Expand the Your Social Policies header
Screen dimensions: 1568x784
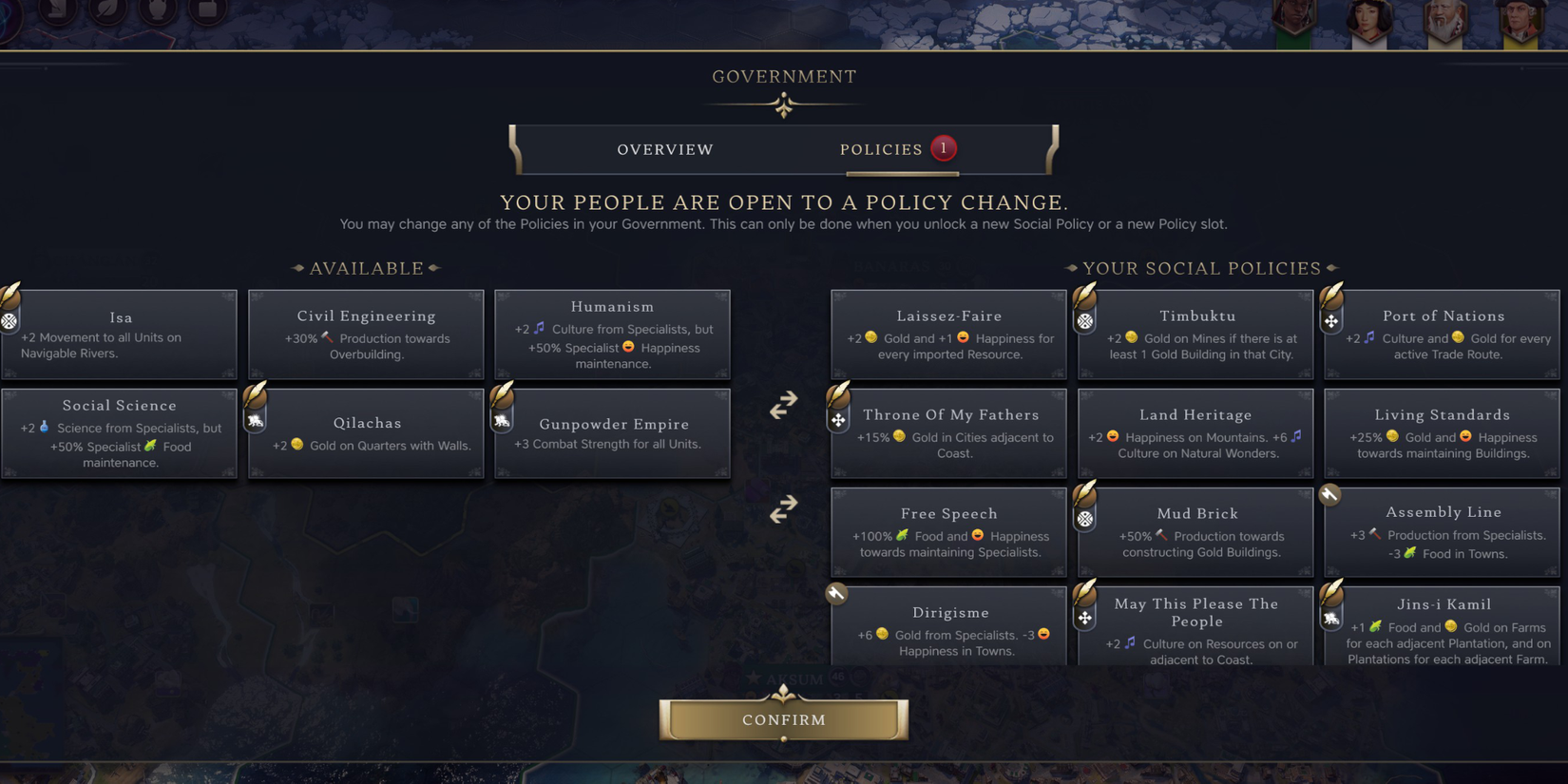[x=1203, y=268]
